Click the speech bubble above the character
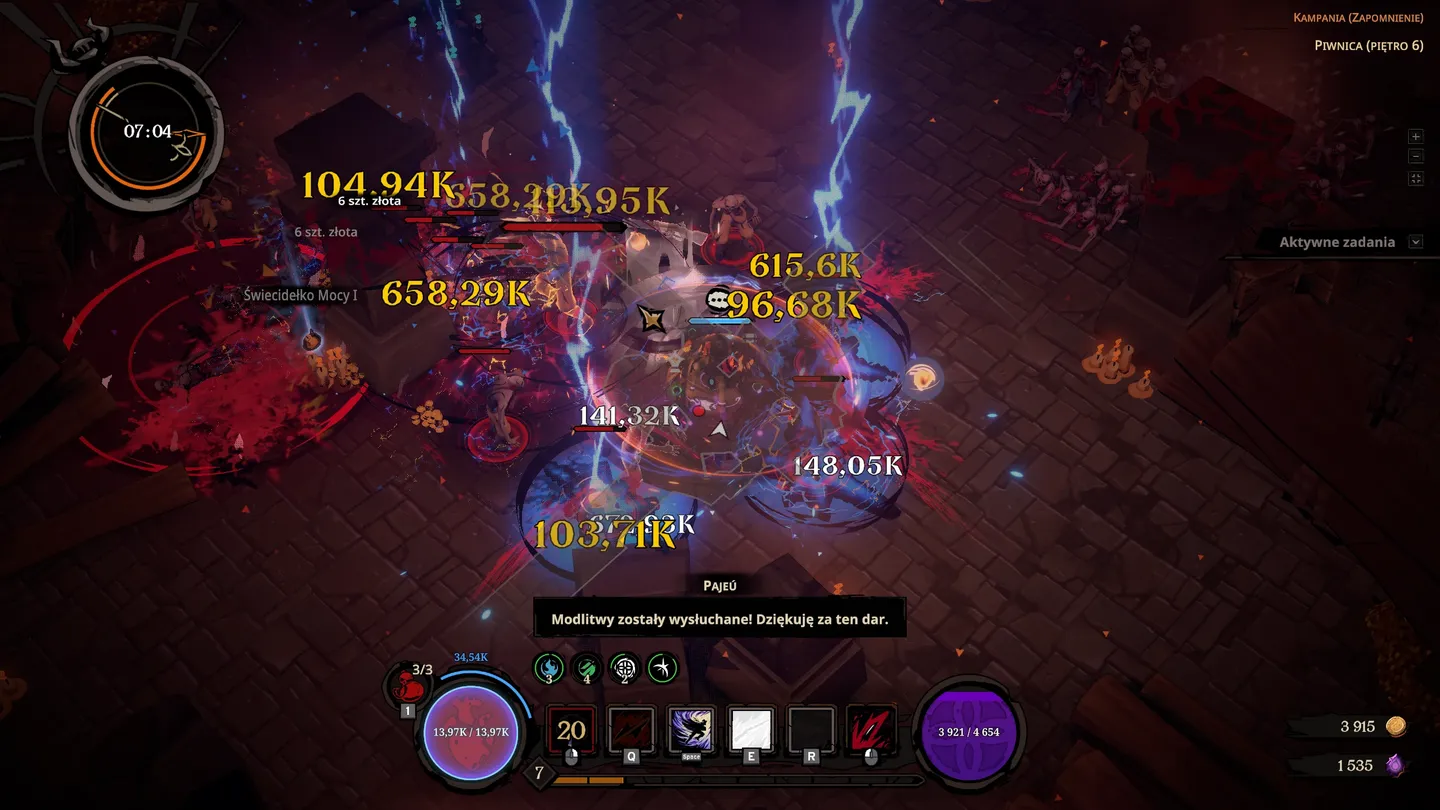 [x=717, y=300]
